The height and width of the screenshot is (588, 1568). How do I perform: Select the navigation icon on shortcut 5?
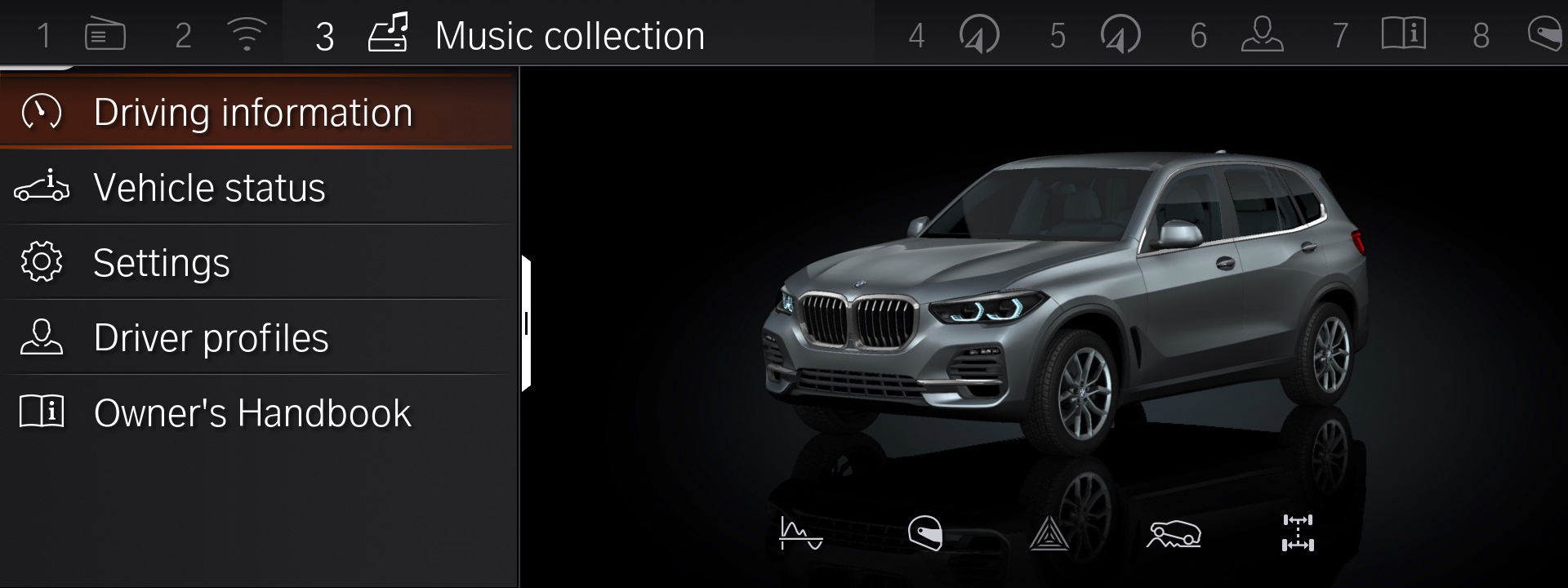pos(1120,34)
